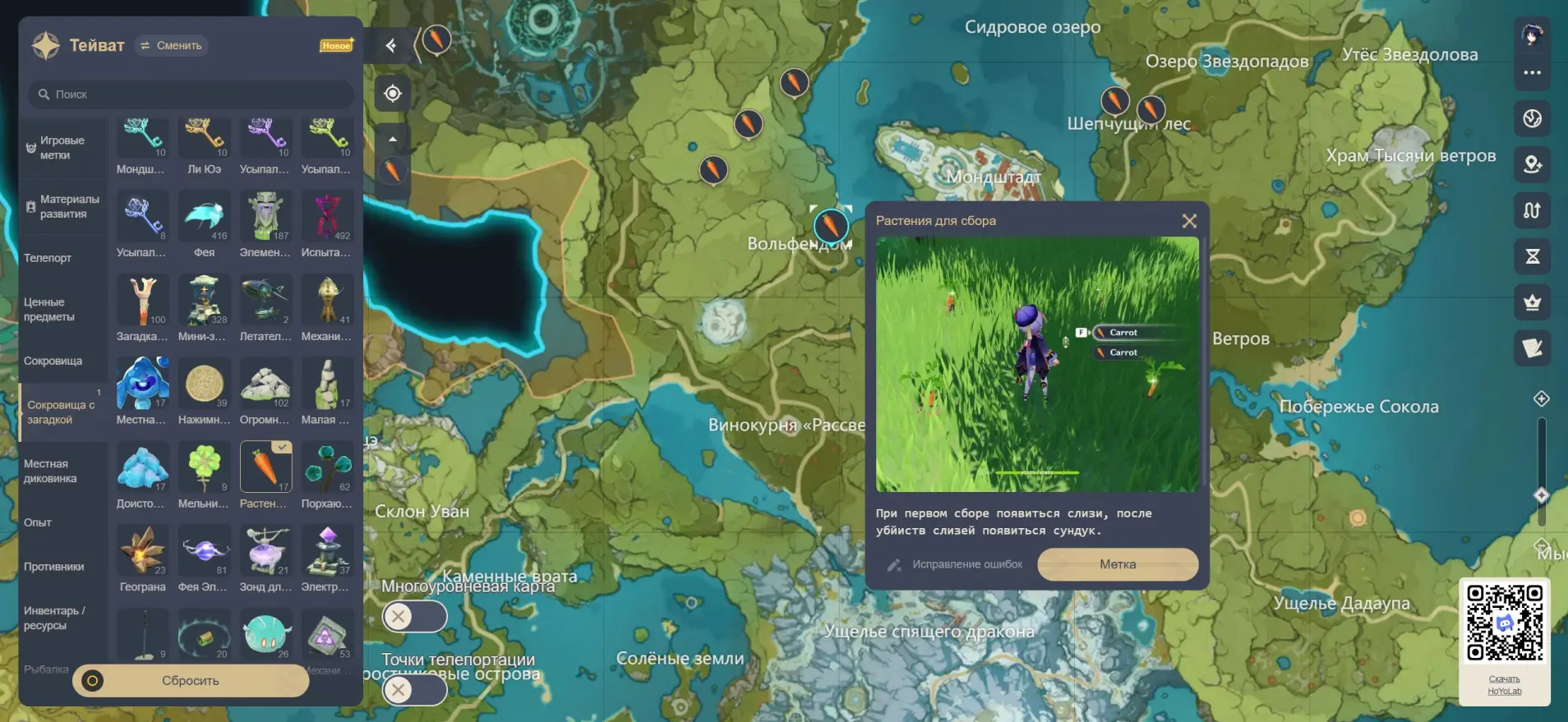Center map with locate target button

393,94
